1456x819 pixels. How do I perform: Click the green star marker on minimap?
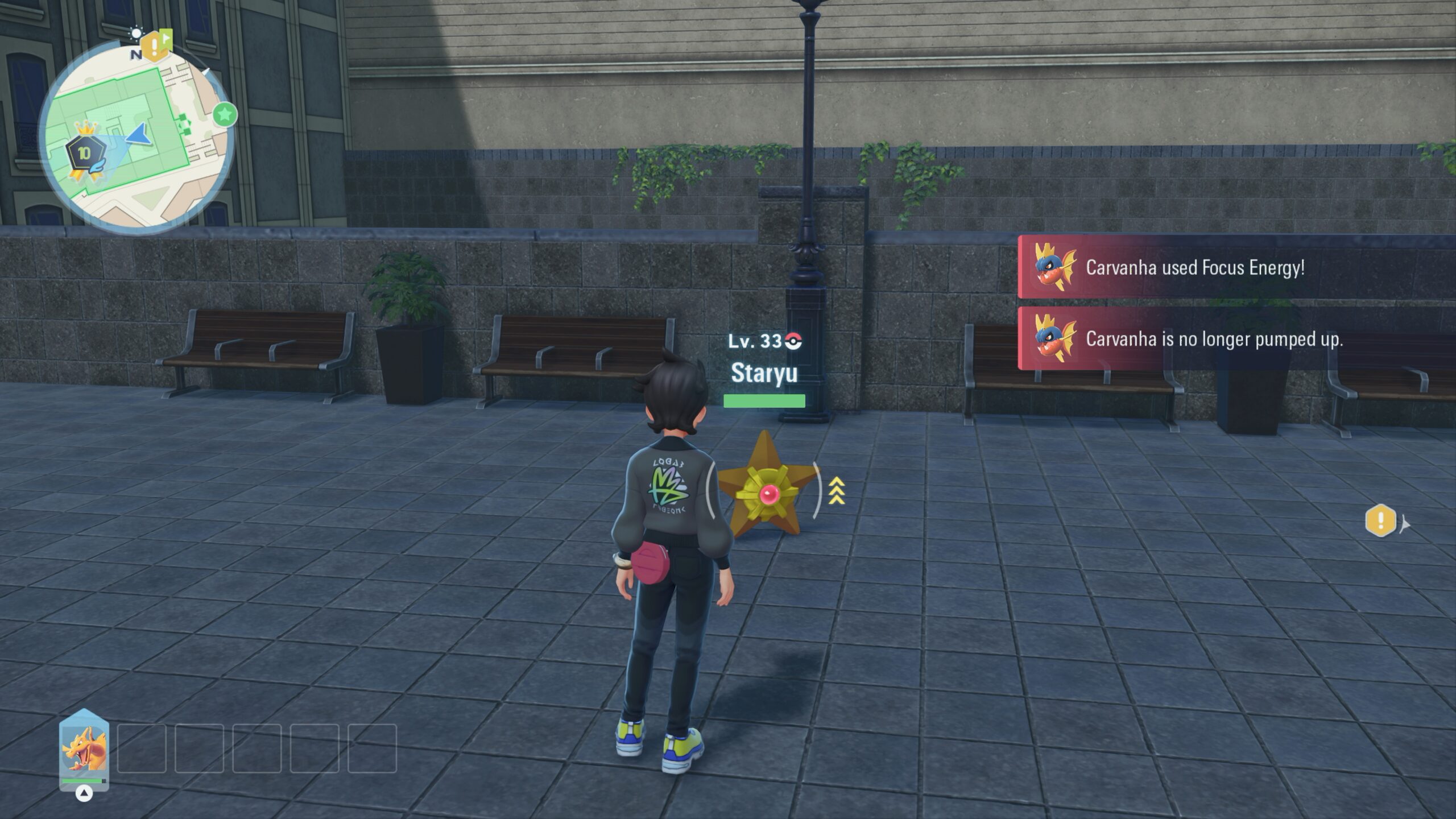[x=225, y=115]
